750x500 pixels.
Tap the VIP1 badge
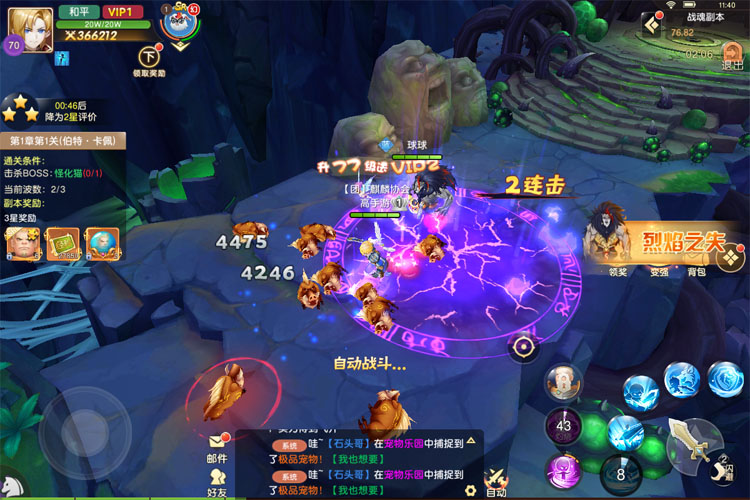tap(120, 11)
